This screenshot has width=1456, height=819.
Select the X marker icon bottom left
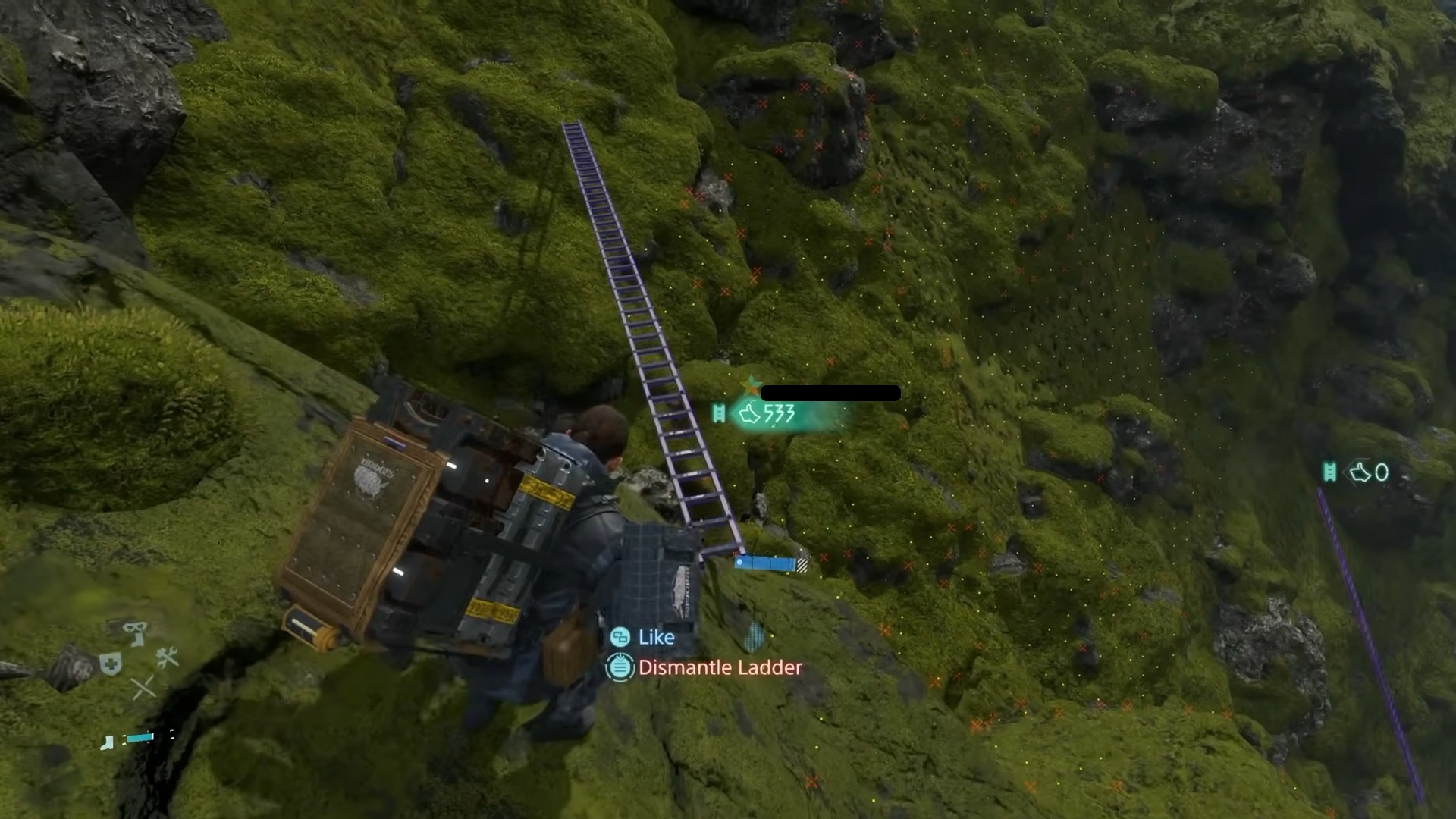click(144, 687)
